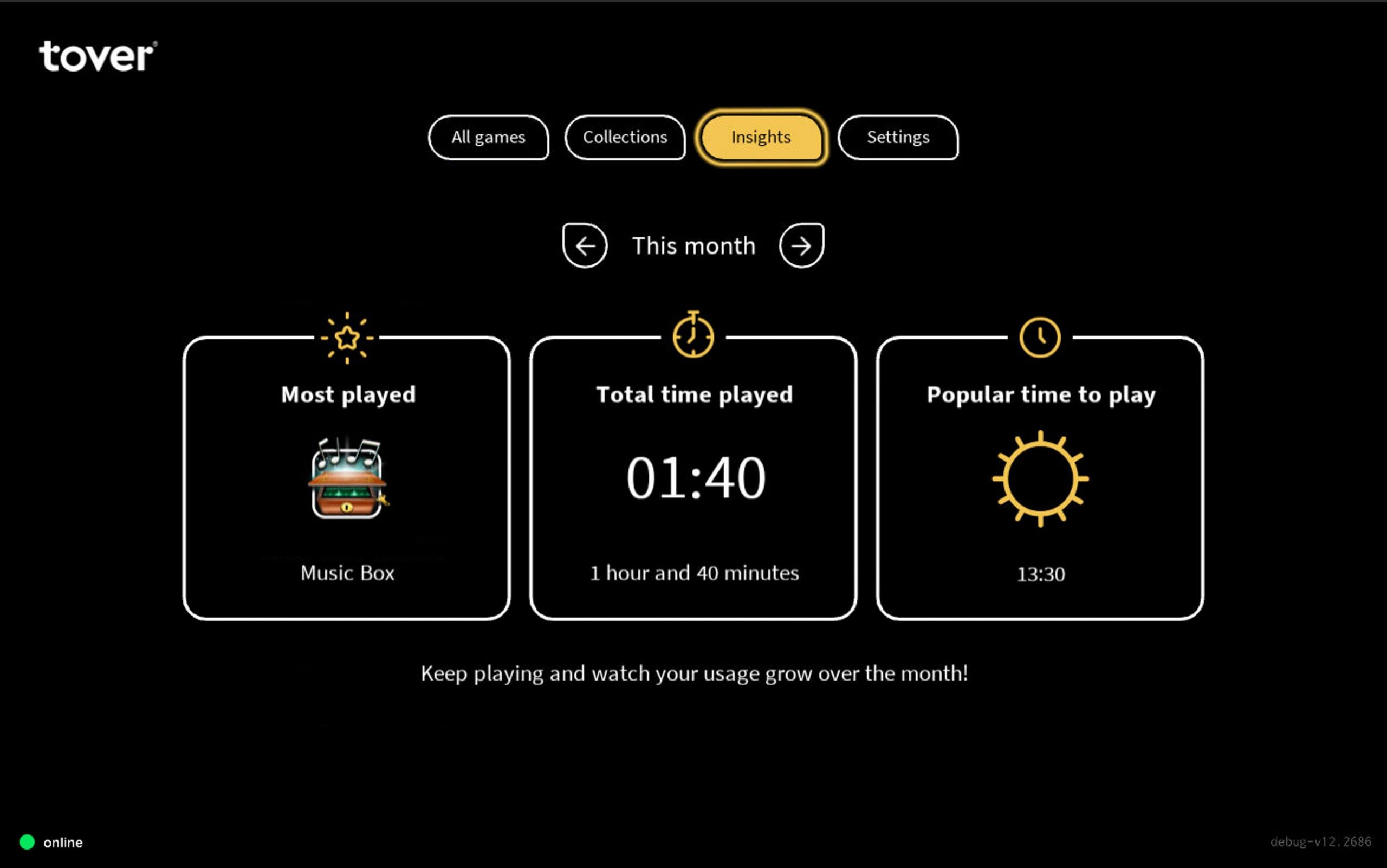Go to the Settings tab

click(x=897, y=138)
